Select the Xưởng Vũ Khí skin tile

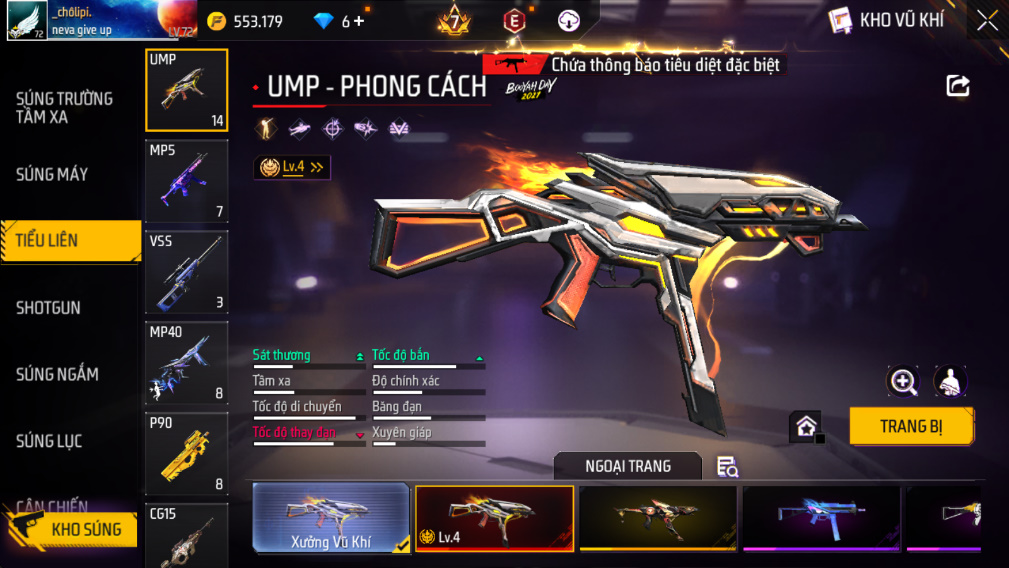331,518
